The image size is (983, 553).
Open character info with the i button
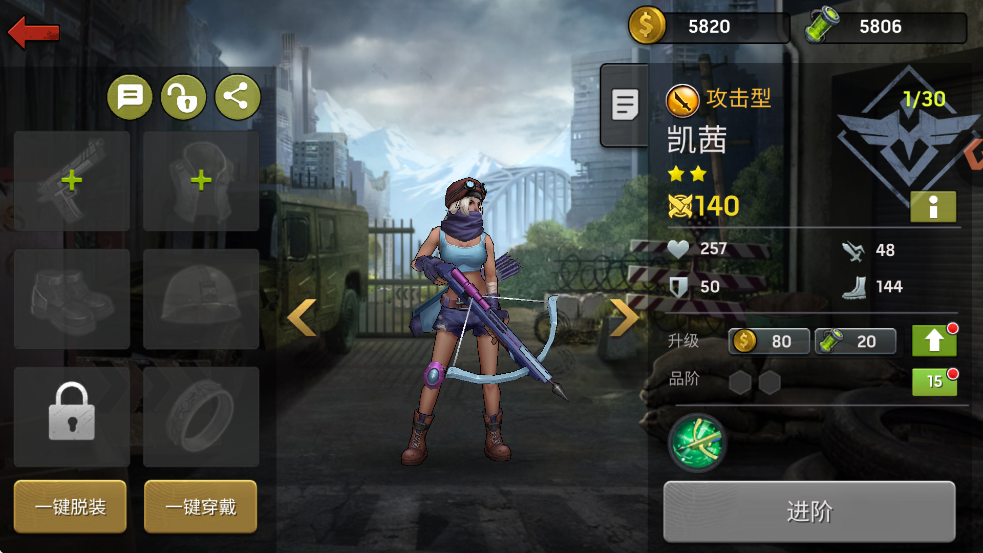pos(933,207)
